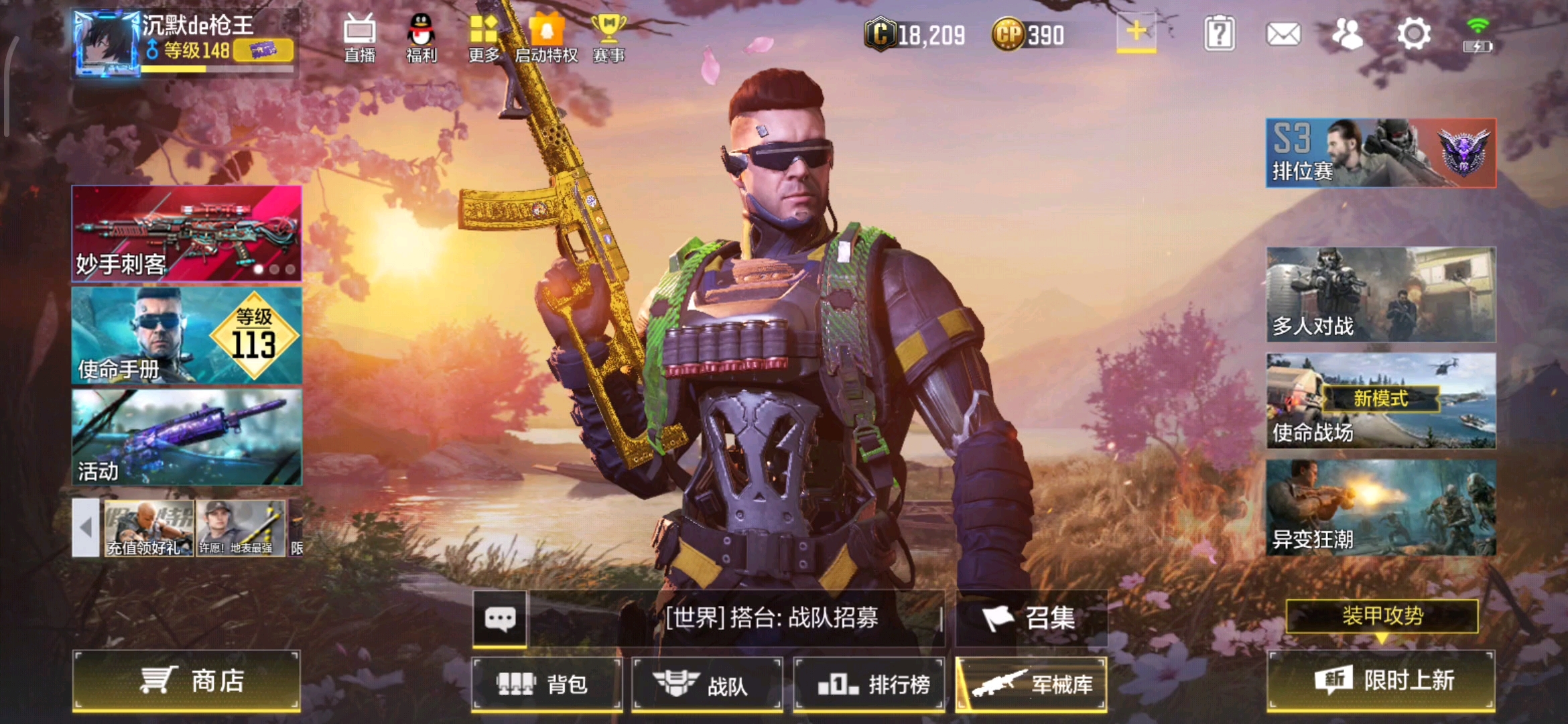Viewport: 1568px width, 724px height.
Task: Open the 军械库 armory menu
Action: pyautogui.click(x=1032, y=684)
